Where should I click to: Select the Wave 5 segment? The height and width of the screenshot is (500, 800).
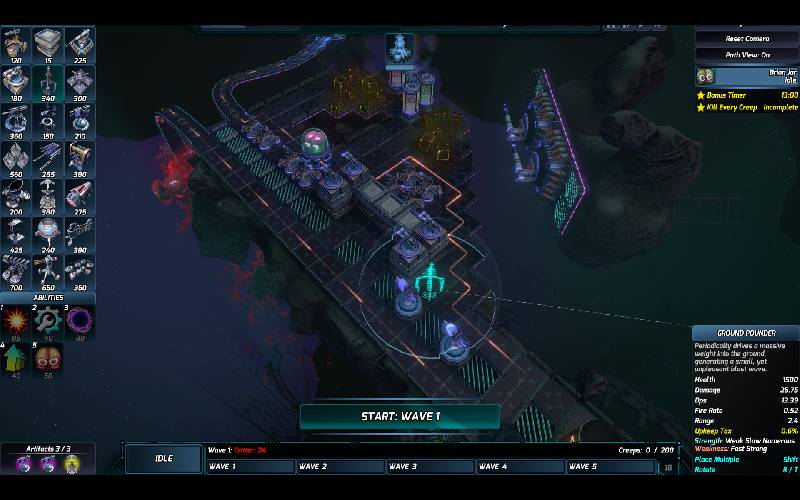[610, 466]
